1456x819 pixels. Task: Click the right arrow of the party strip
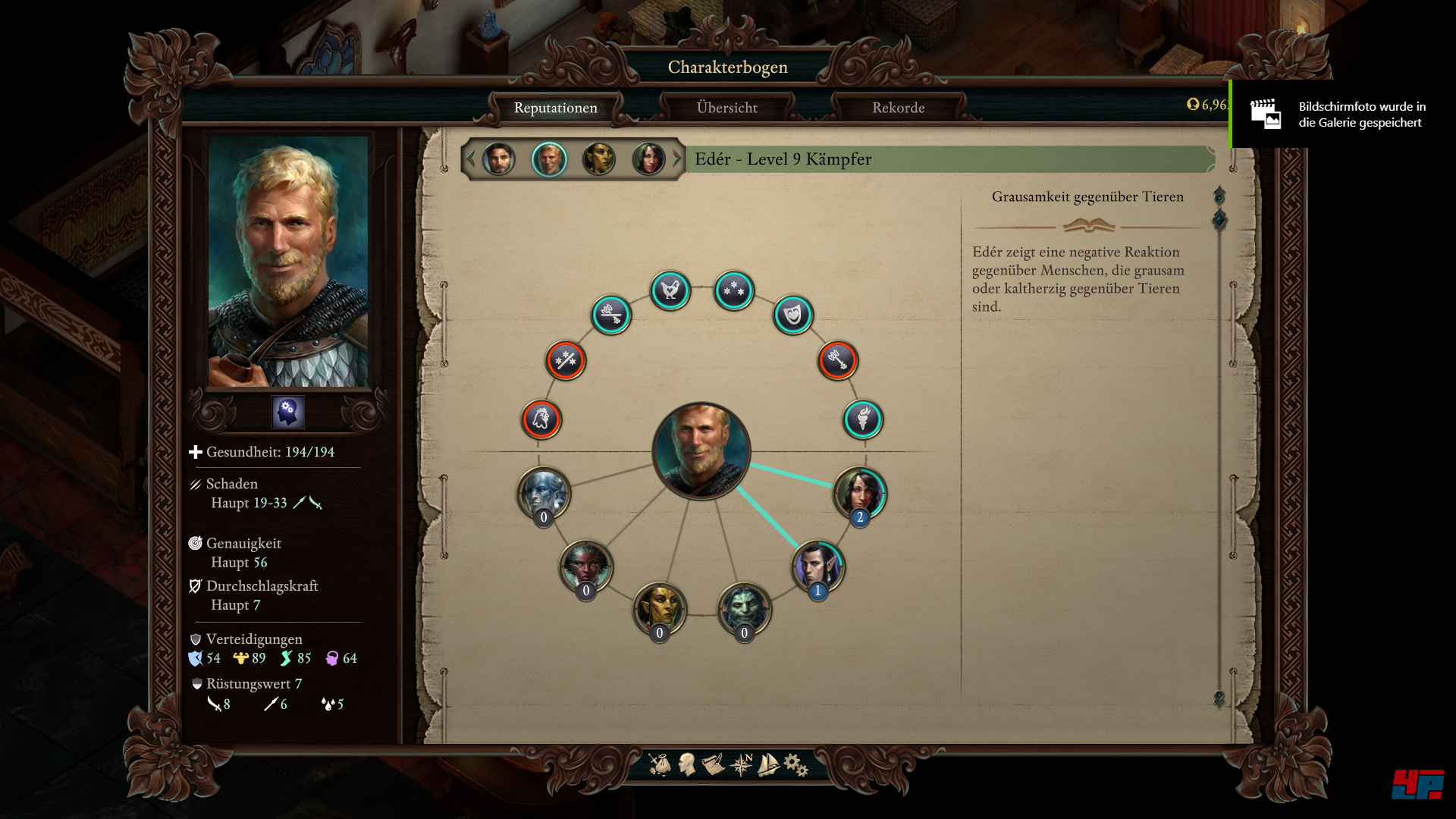pyautogui.click(x=677, y=159)
